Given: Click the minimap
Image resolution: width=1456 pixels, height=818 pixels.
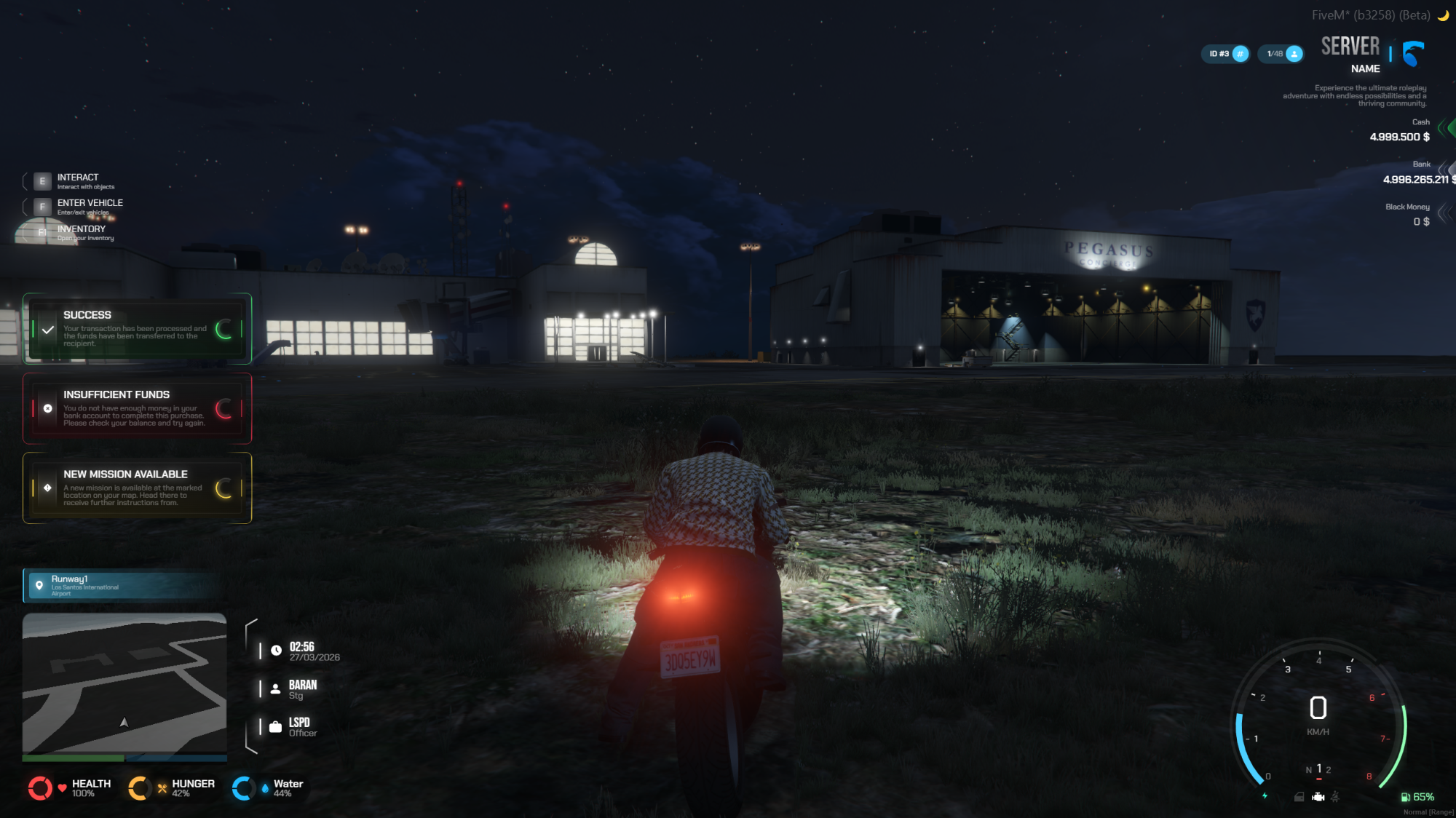Looking at the screenshot, I should pyautogui.click(x=124, y=683).
